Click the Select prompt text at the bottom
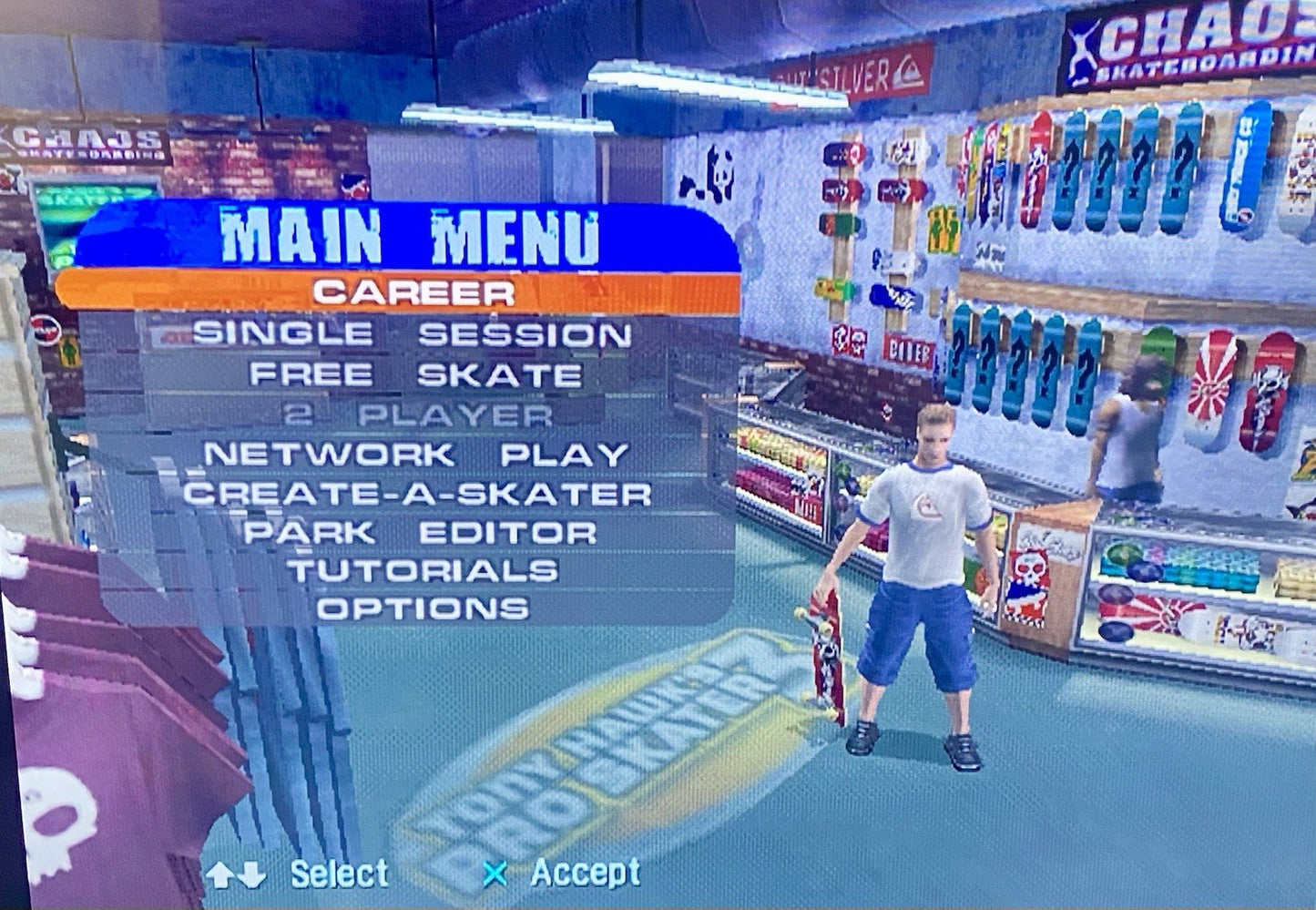The width and height of the screenshot is (1316, 910). (337, 873)
